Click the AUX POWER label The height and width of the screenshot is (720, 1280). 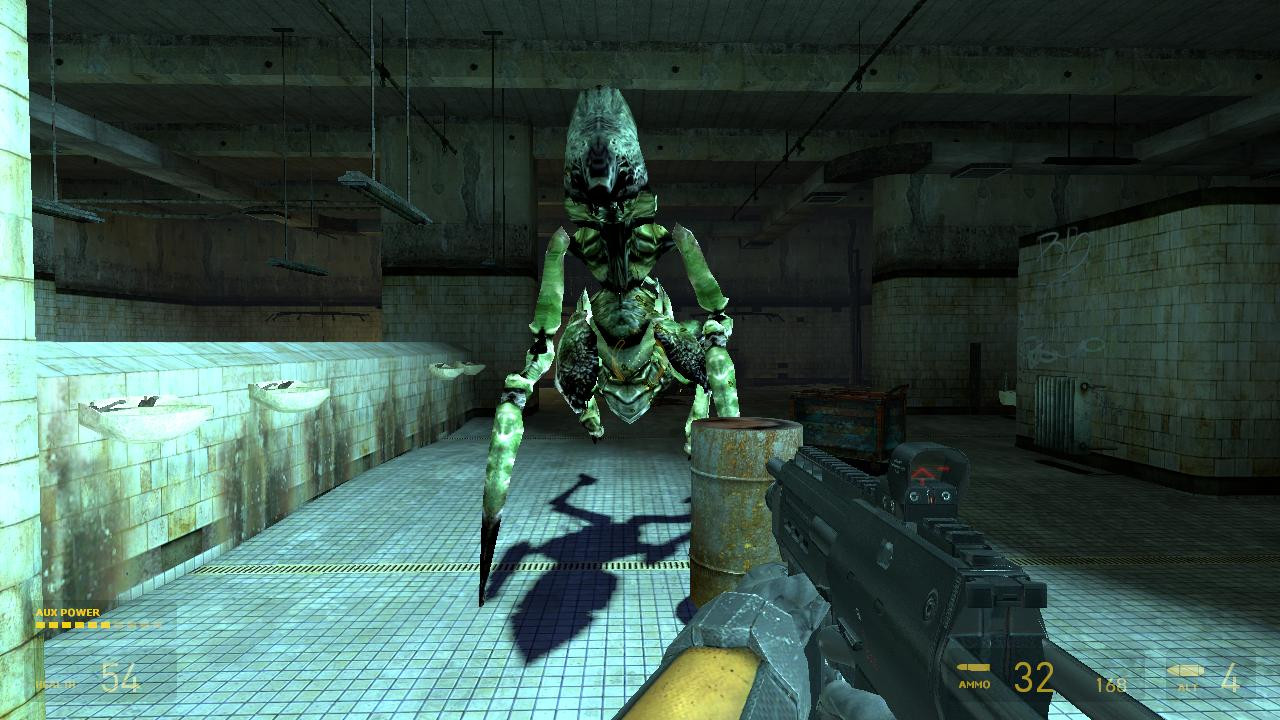click(x=65, y=612)
